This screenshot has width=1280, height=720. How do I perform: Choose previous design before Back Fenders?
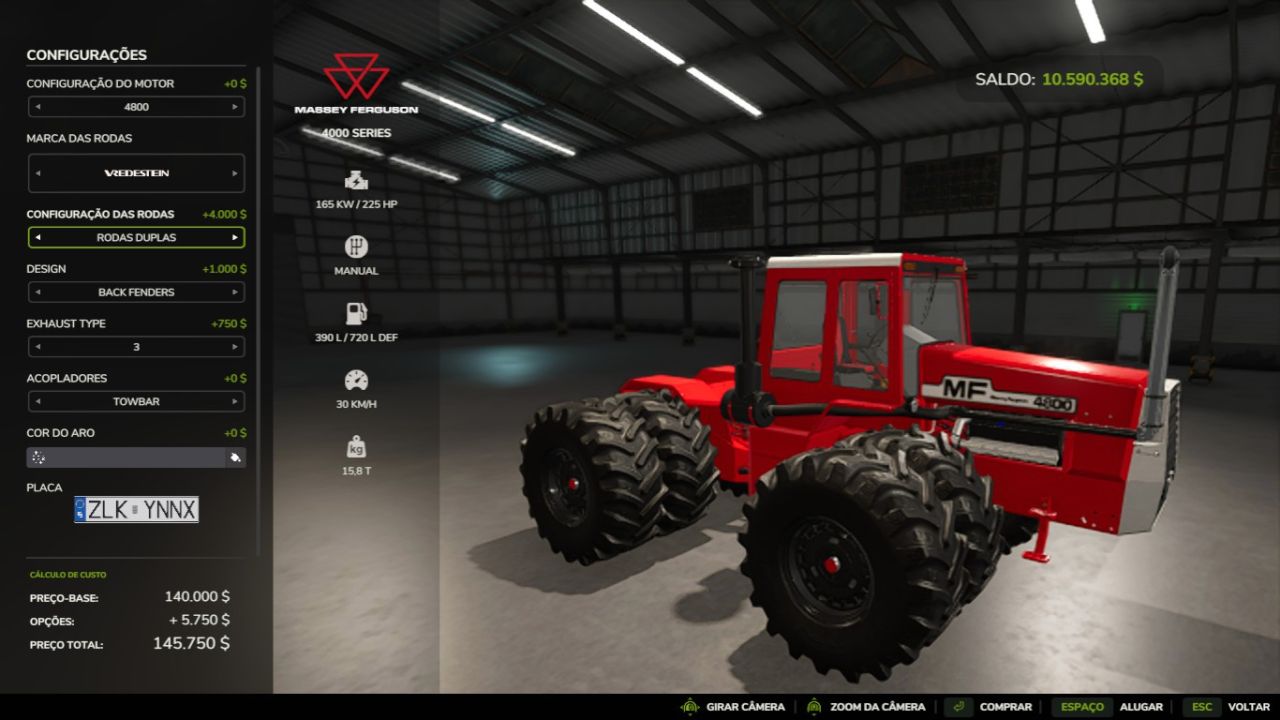(38, 293)
